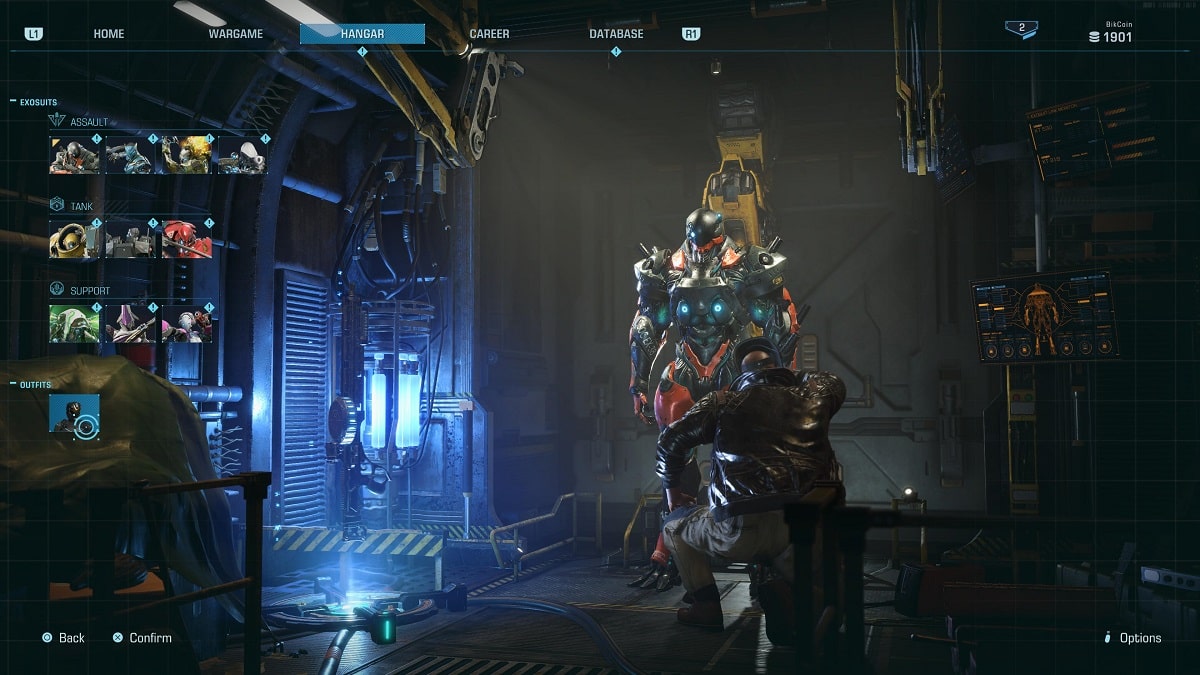Choose the purple Support exosuit
The width and height of the screenshot is (1200, 675).
[131, 324]
